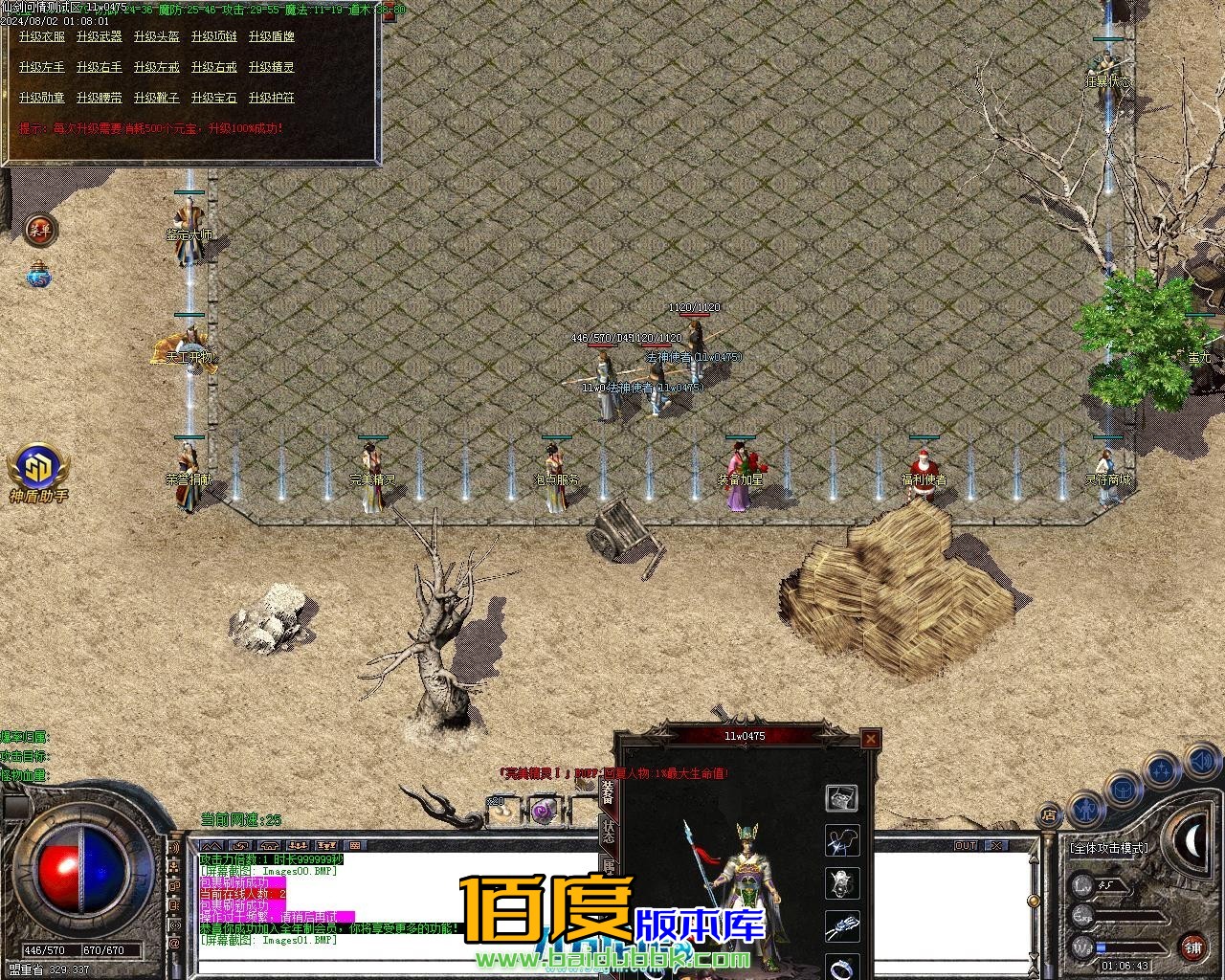Select the 升级宝石 gem upgrade
This screenshot has height=980, width=1225.
(x=214, y=98)
